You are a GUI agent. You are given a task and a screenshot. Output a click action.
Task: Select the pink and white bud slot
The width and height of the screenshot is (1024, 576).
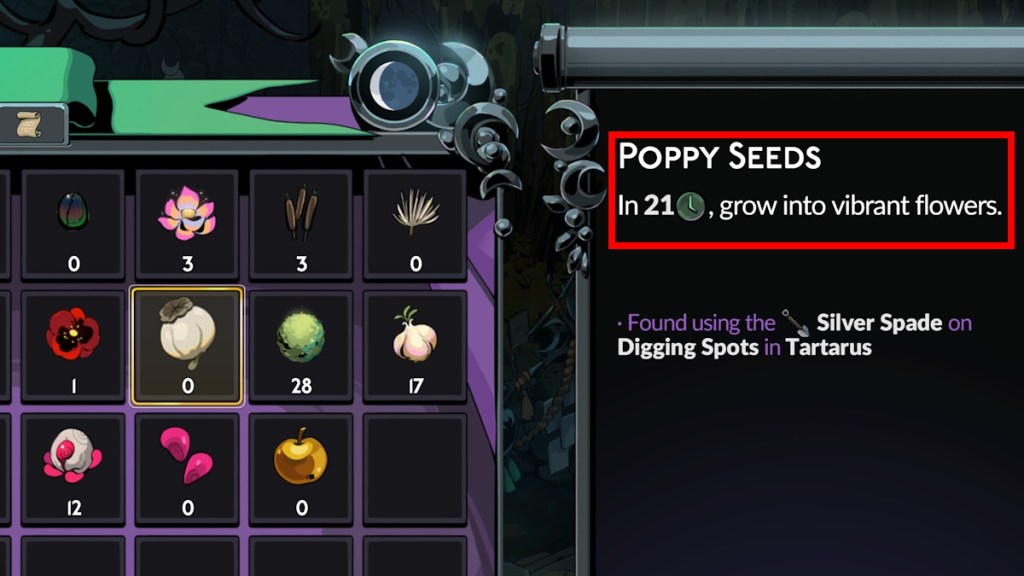point(73,467)
